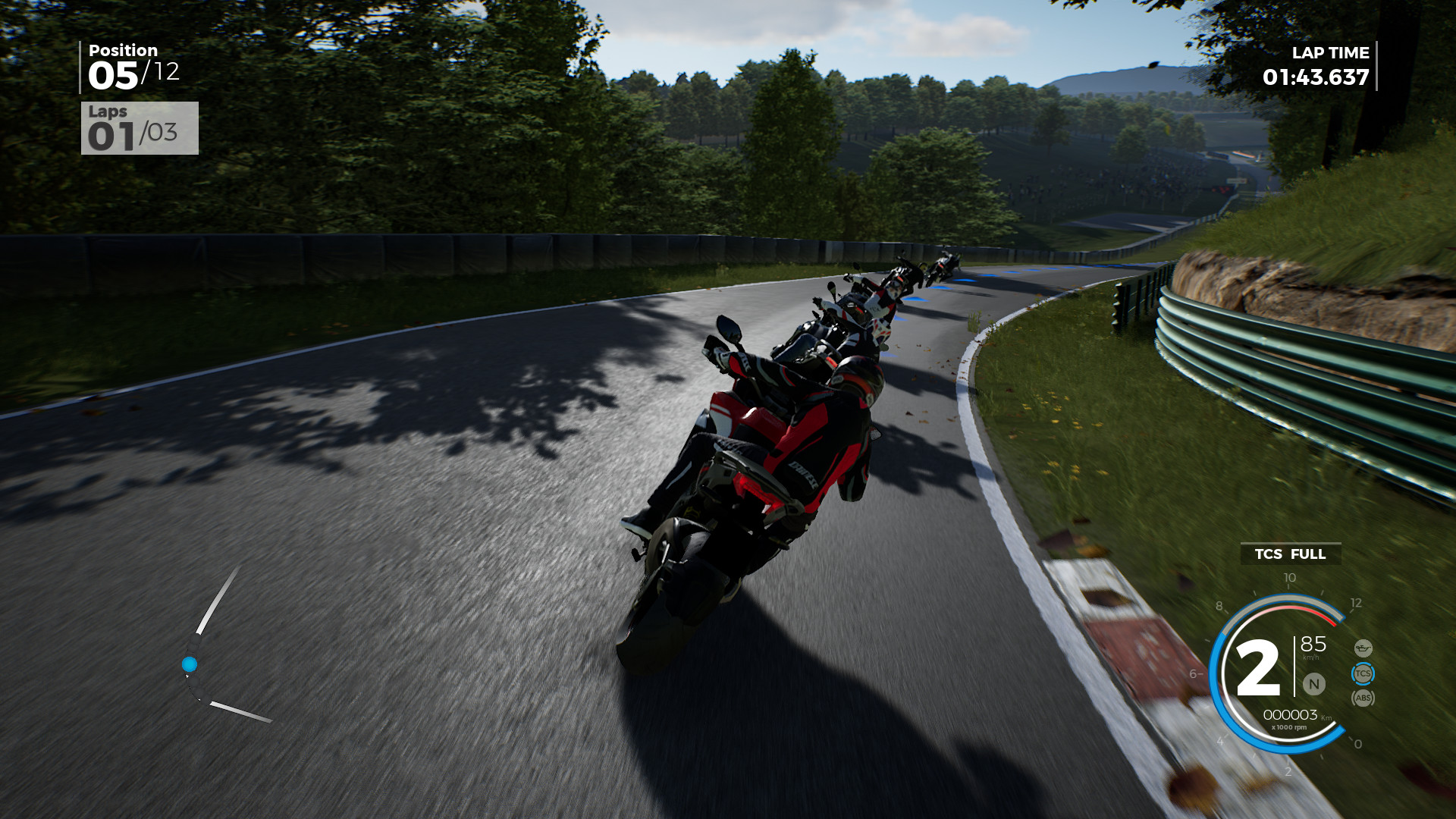
Task: Disable the traction control indicator
Action: coord(1363,673)
